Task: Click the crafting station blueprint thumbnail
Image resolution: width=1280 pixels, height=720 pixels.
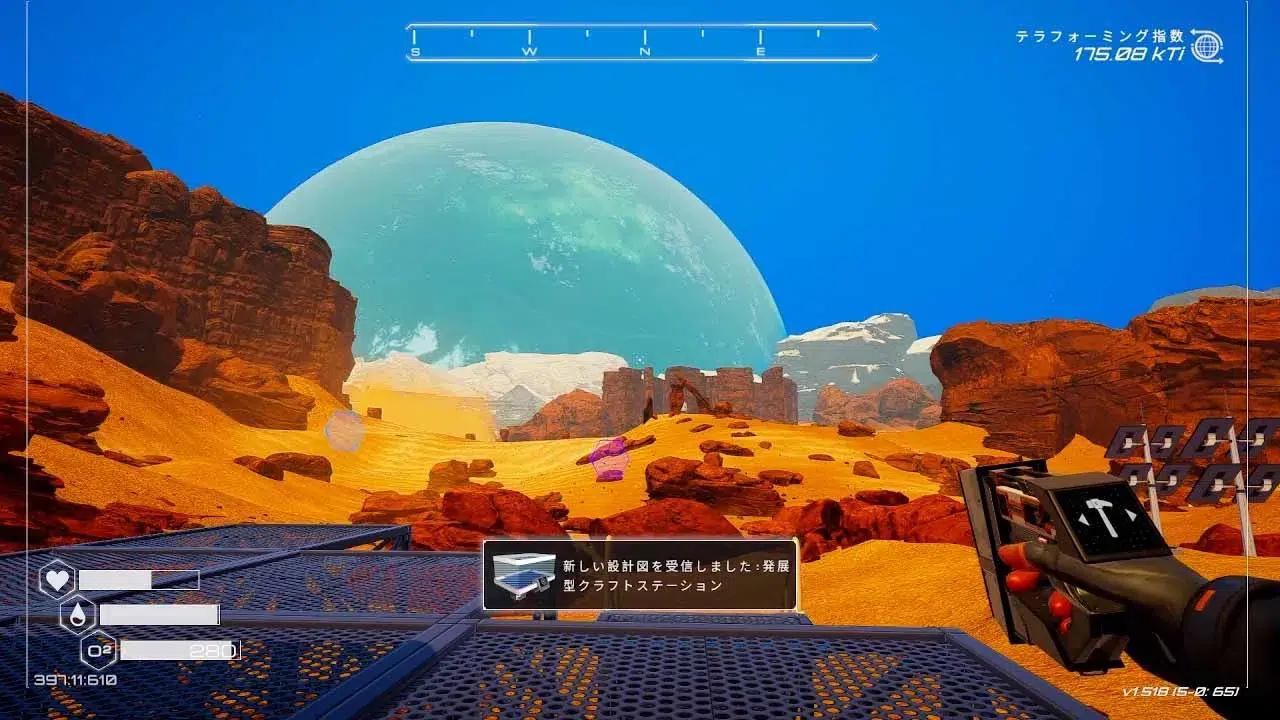Action: [522, 576]
